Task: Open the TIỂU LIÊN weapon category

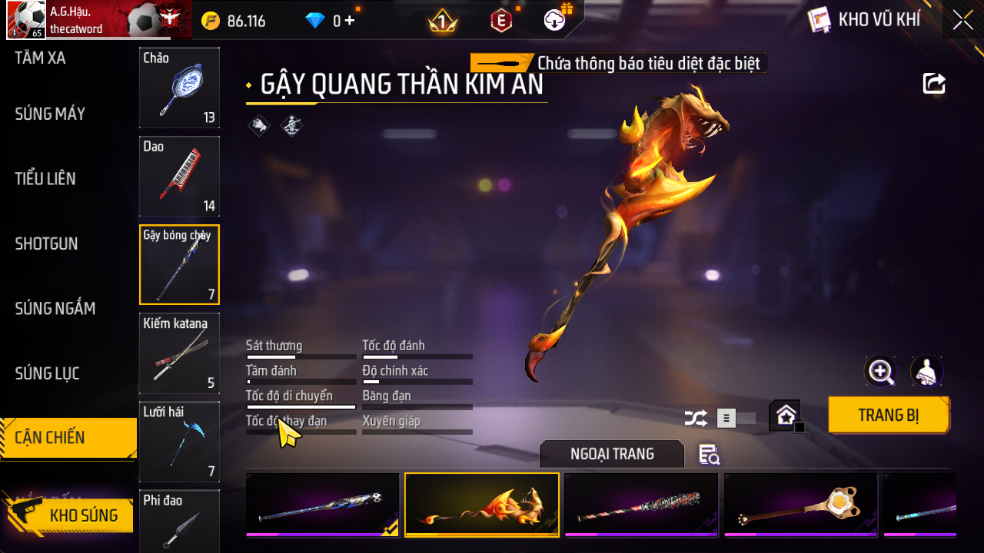Action: point(46,179)
